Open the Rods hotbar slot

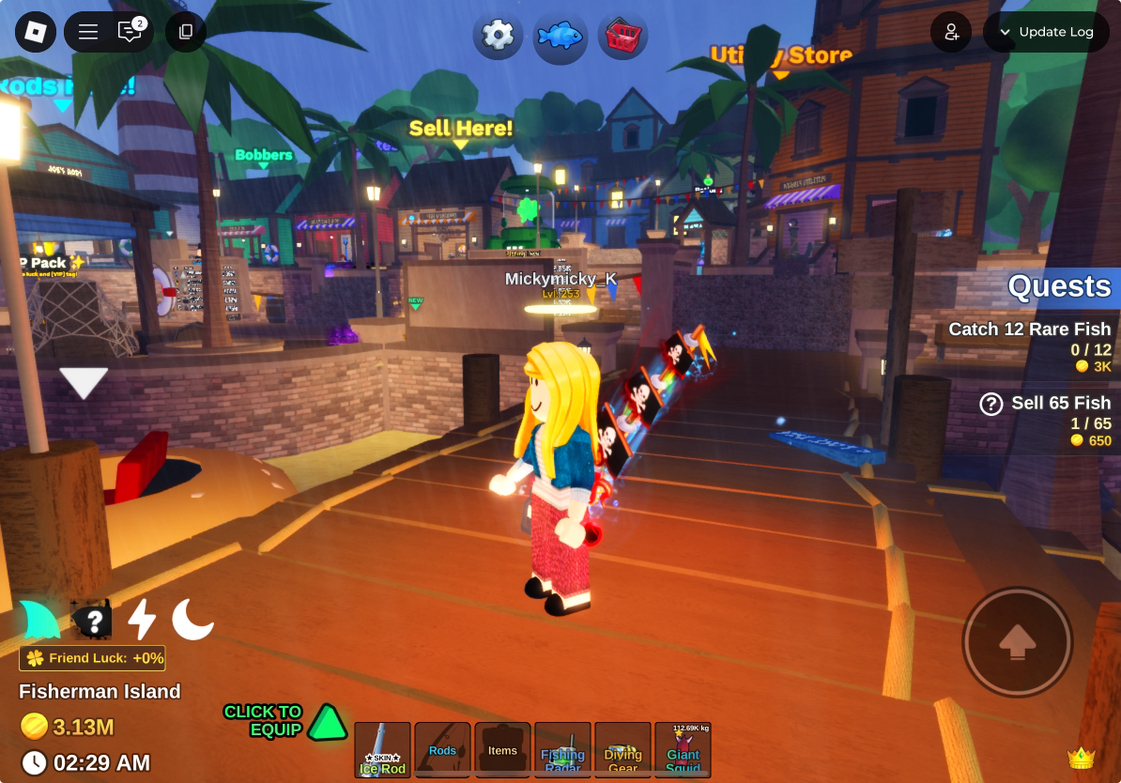[x=443, y=750]
